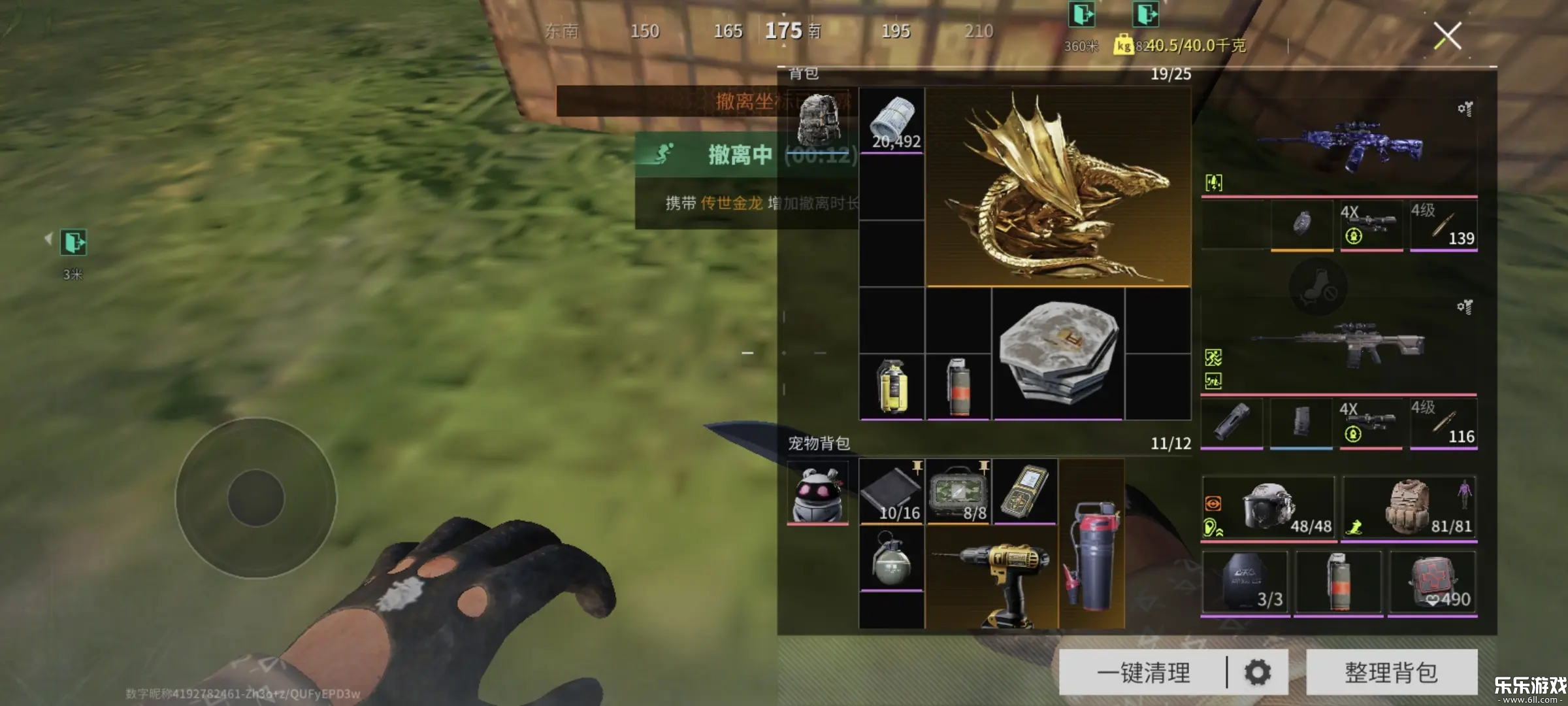The height and width of the screenshot is (706, 1568).
Task: Select the stacked stone plates item
Action: 1058,354
